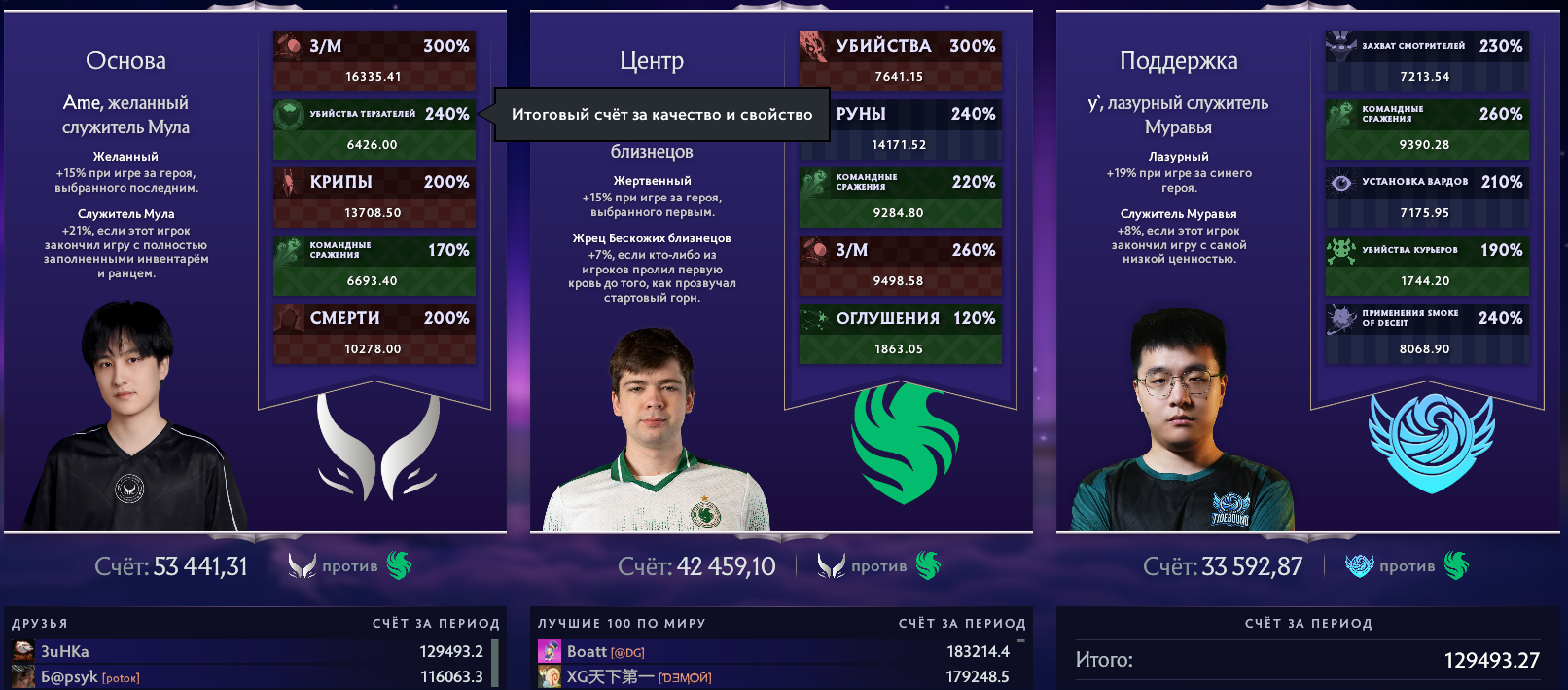1568x690 pixels.
Task: Choose the Крипы 200% stat row
Action: coord(374,197)
